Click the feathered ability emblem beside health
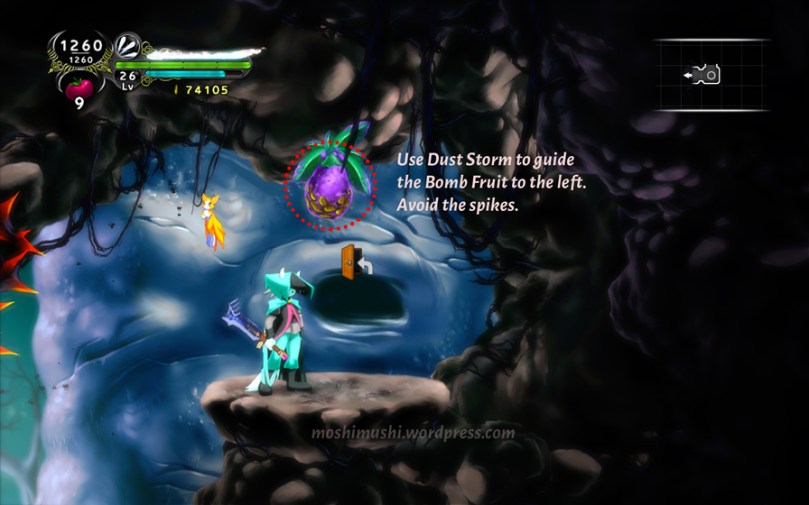The image size is (809, 505). [128, 45]
